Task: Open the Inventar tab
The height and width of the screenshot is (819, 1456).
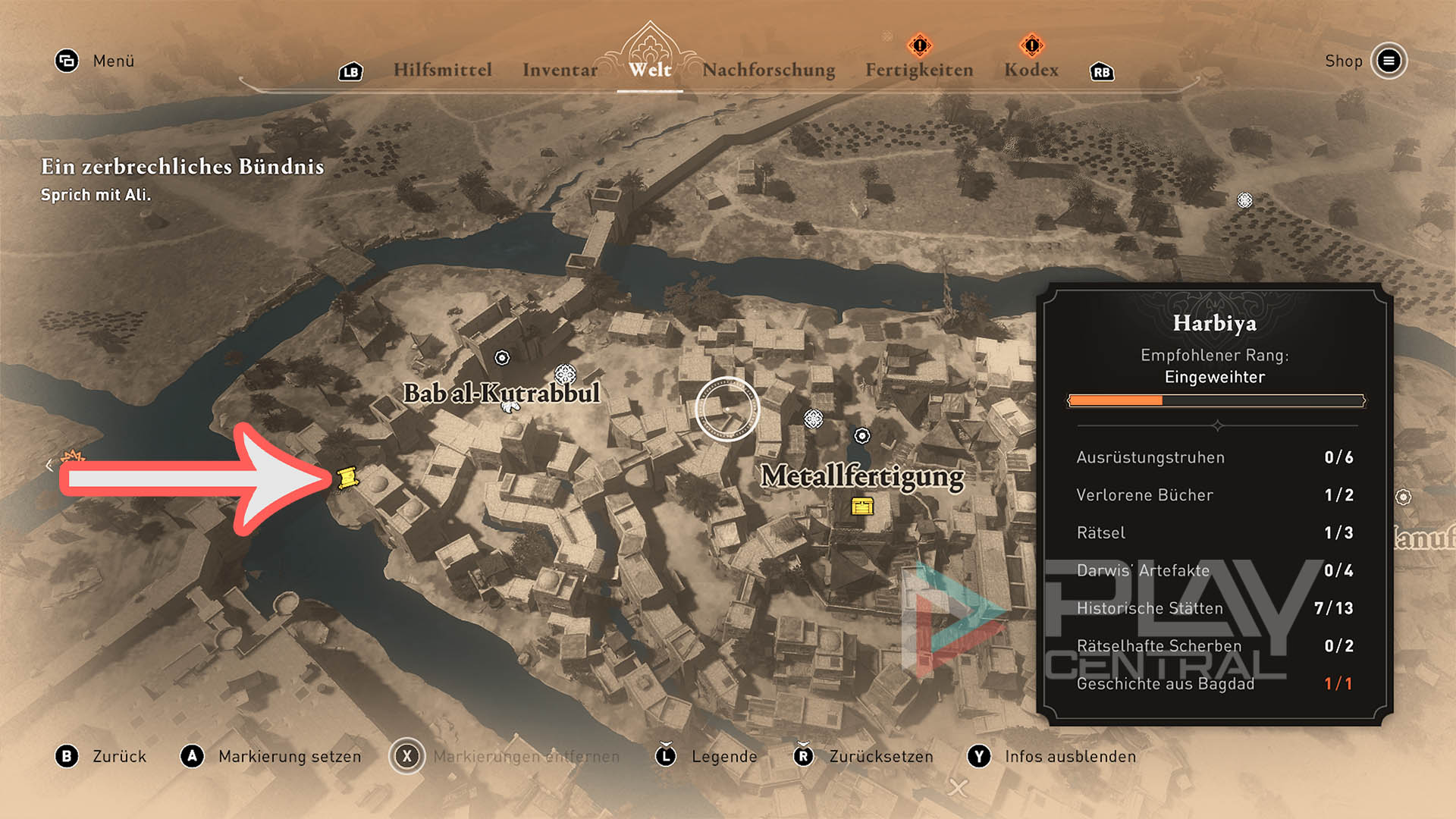Action: pos(560,70)
